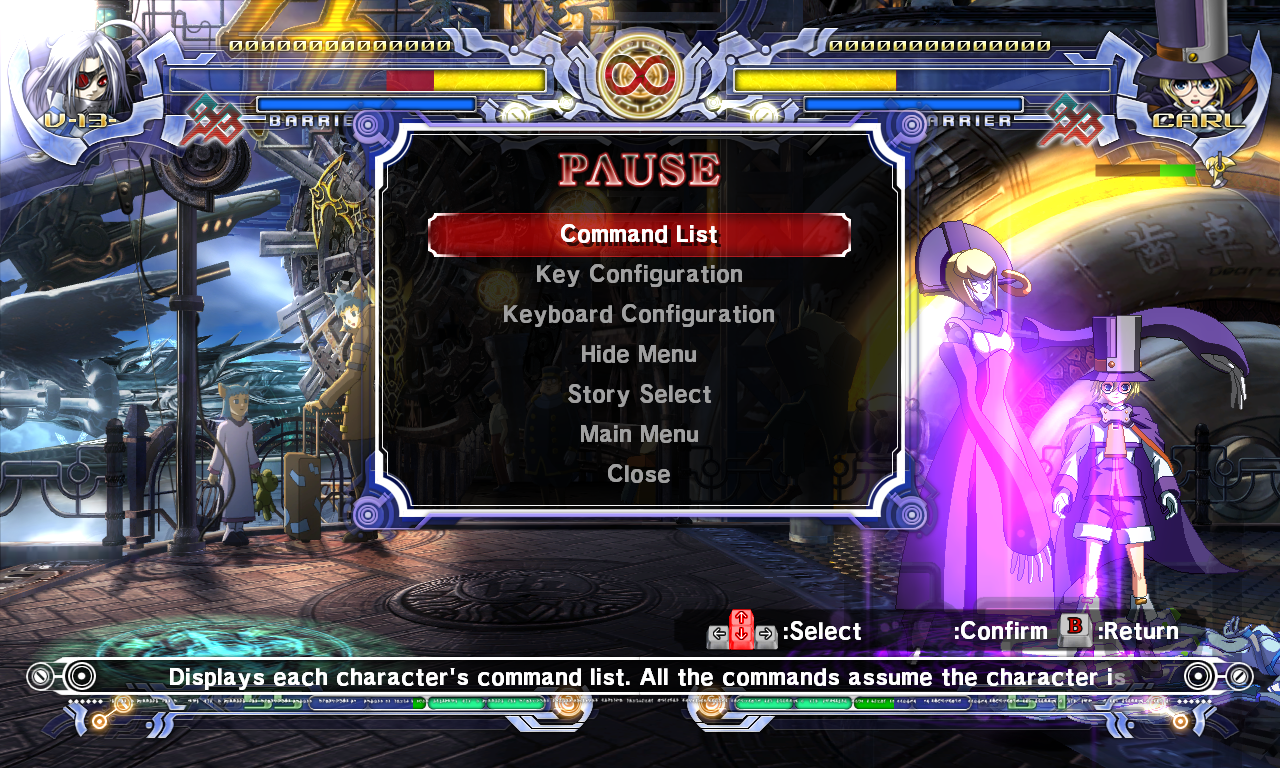1280x768 pixels.
Task: Select Key Configuration in the pause menu
Action: [639, 274]
